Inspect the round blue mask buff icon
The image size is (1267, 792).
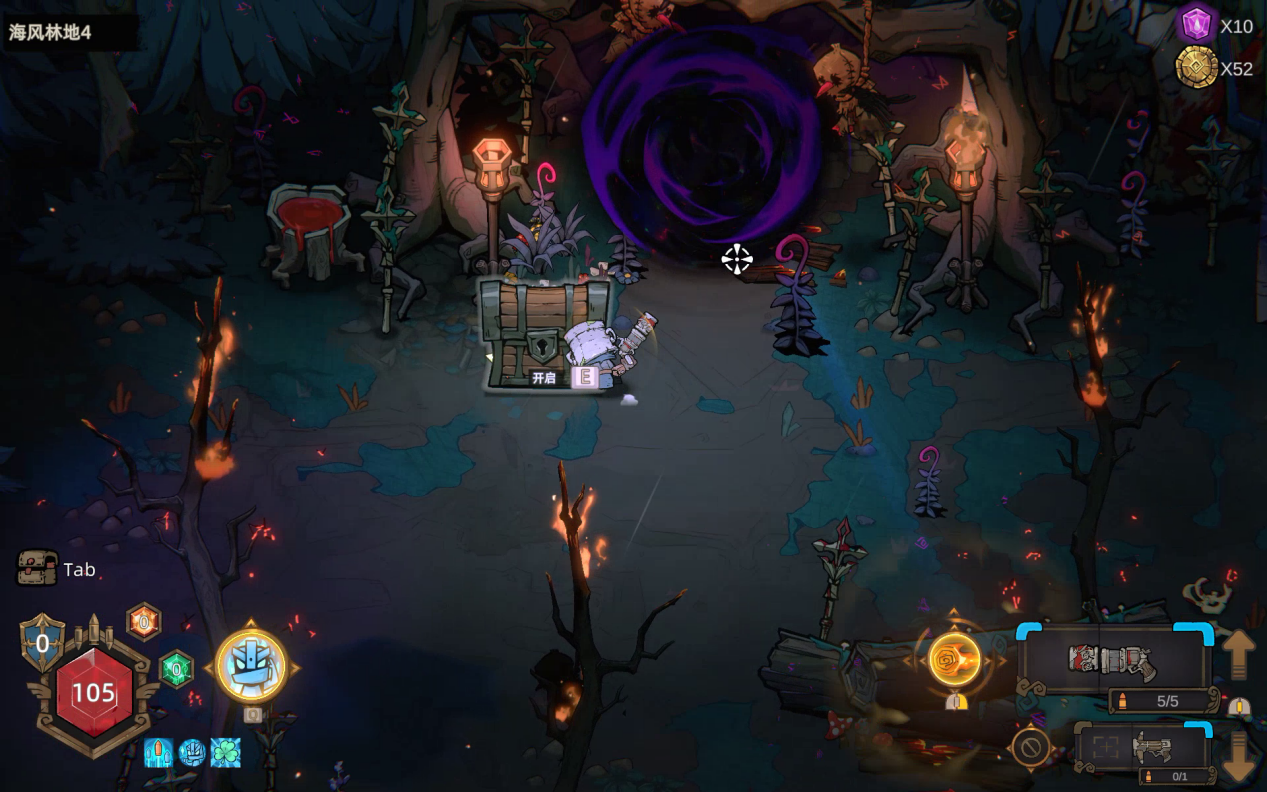click(x=192, y=752)
